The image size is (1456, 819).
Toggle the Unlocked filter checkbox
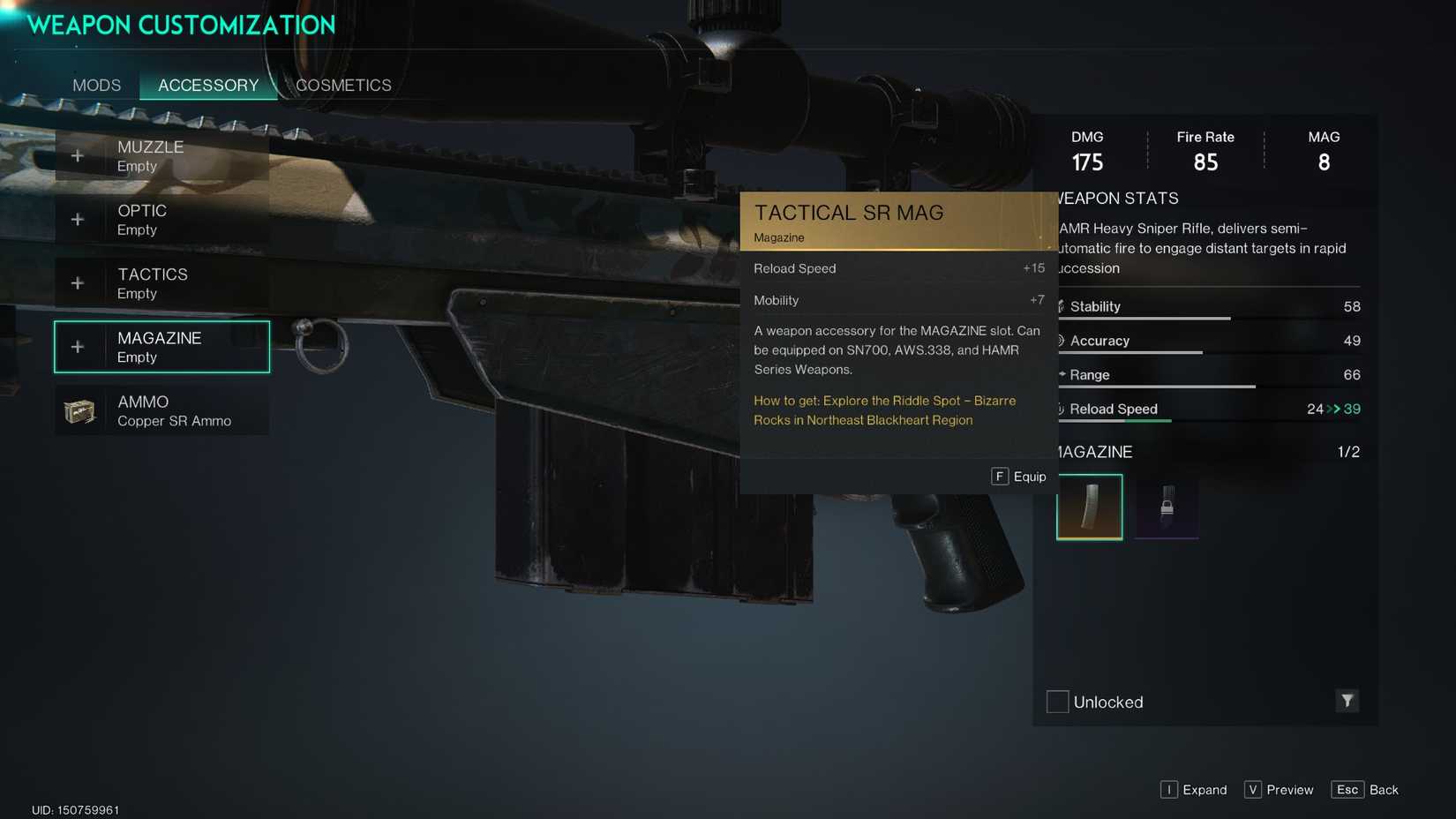pyautogui.click(x=1056, y=701)
